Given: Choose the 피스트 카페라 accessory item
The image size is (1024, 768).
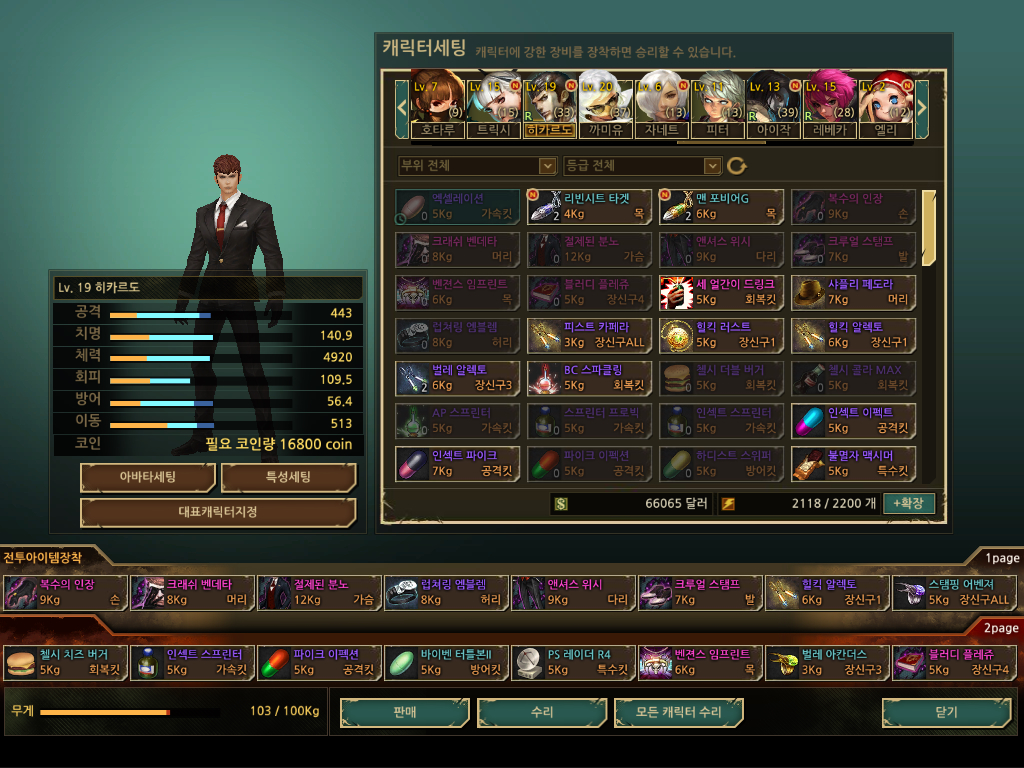Looking at the screenshot, I should tap(589, 334).
